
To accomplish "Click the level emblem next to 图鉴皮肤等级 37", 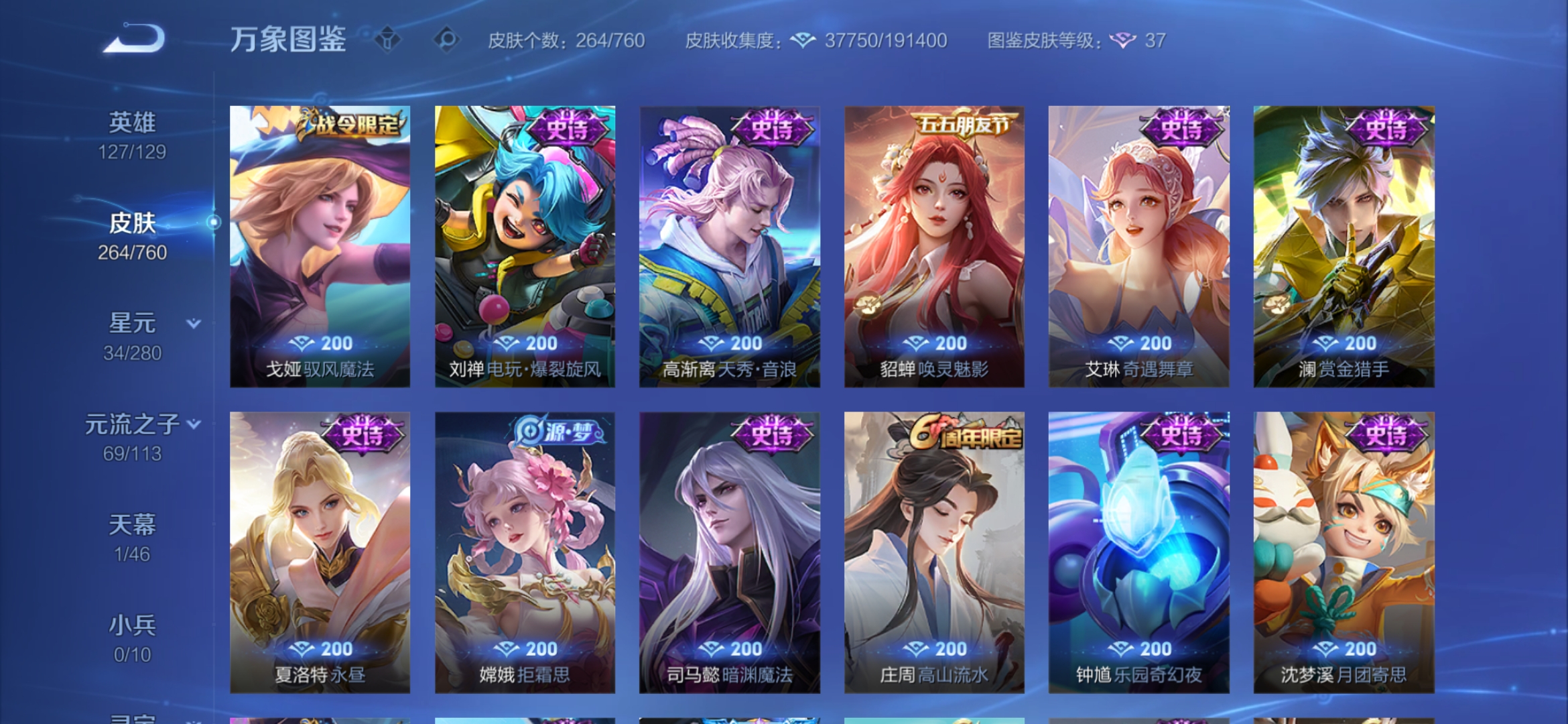I will [1123, 41].
